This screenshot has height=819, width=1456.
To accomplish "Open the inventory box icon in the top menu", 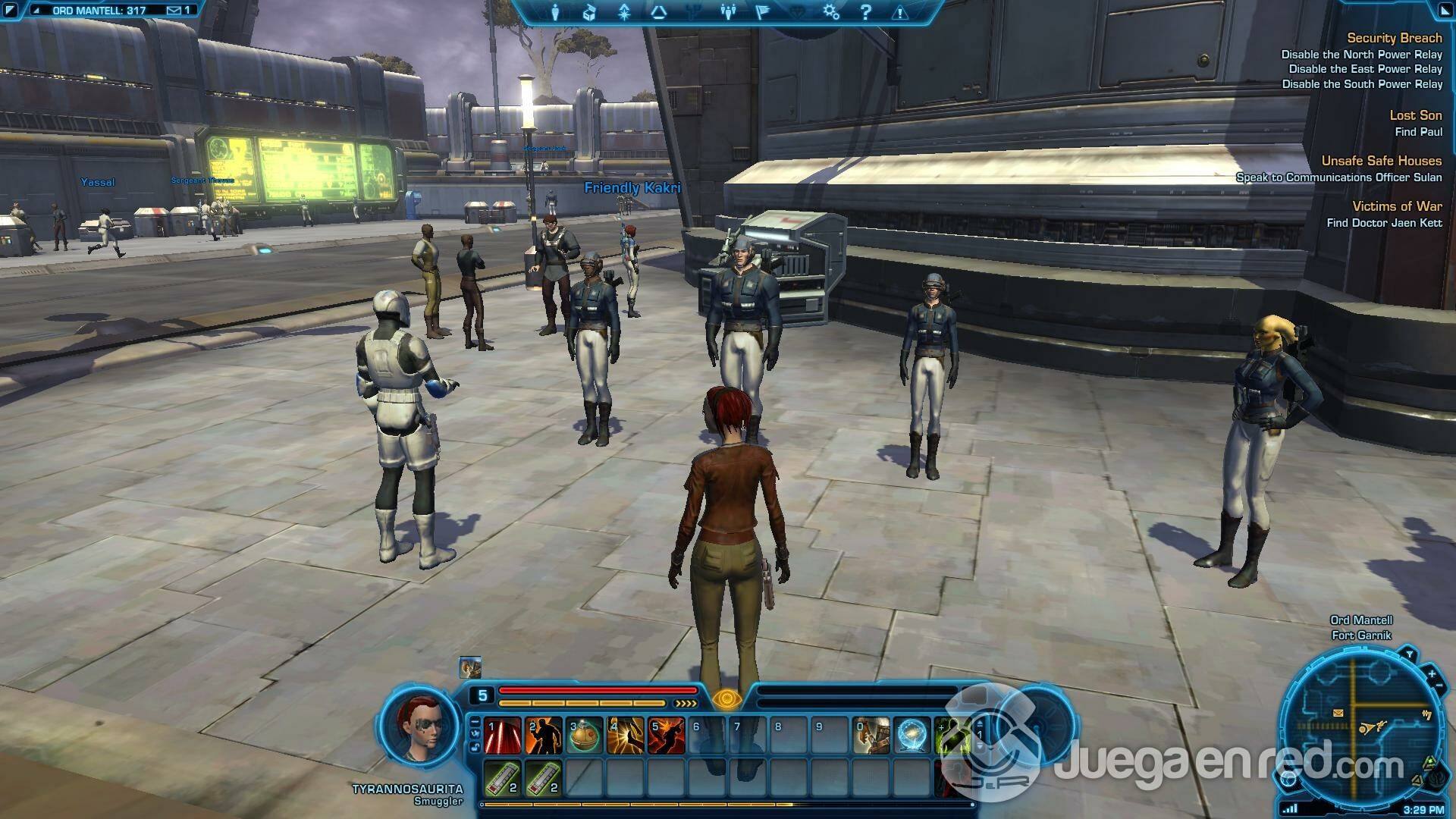I will point(589,12).
